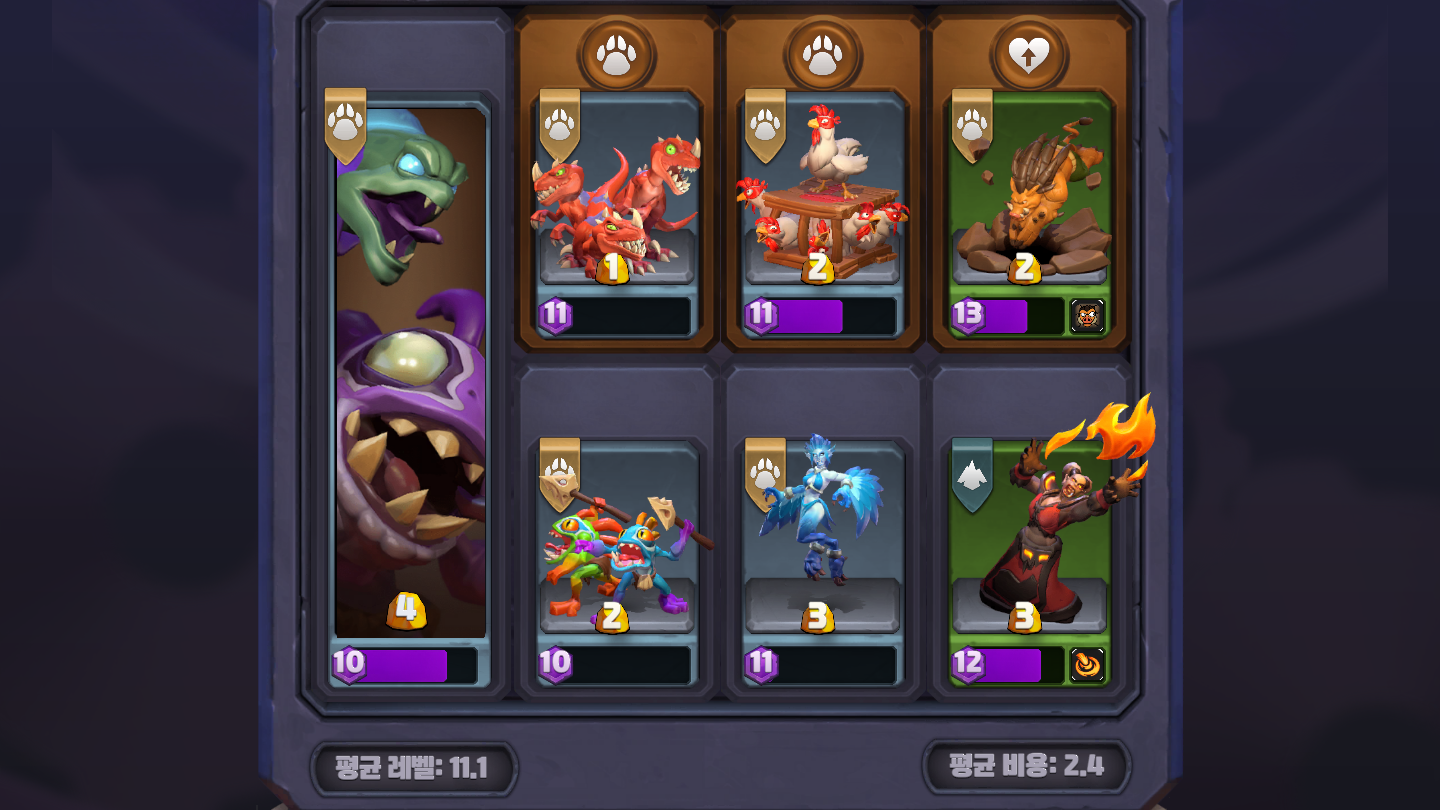Click the Quilboar talent icon
The height and width of the screenshot is (810, 1440).
(1087, 316)
